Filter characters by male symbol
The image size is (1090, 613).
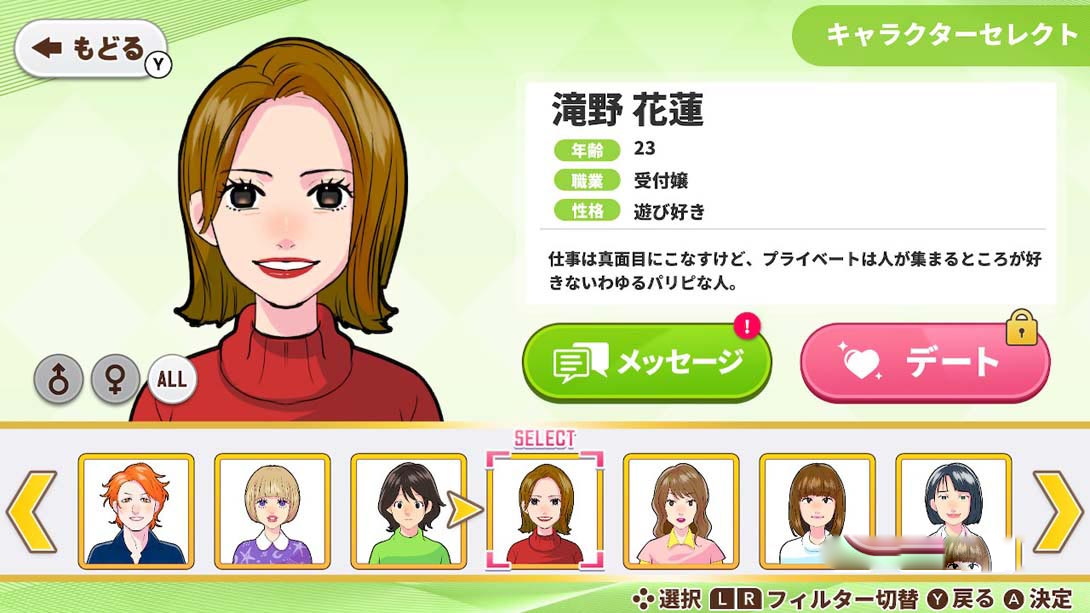[x=59, y=379]
